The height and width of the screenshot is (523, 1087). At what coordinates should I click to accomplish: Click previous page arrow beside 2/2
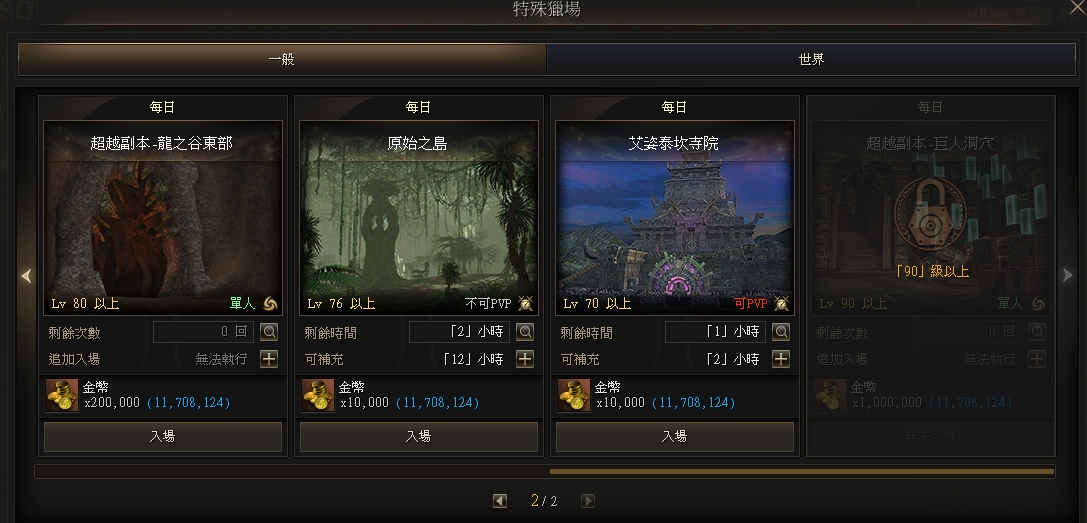point(500,501)
